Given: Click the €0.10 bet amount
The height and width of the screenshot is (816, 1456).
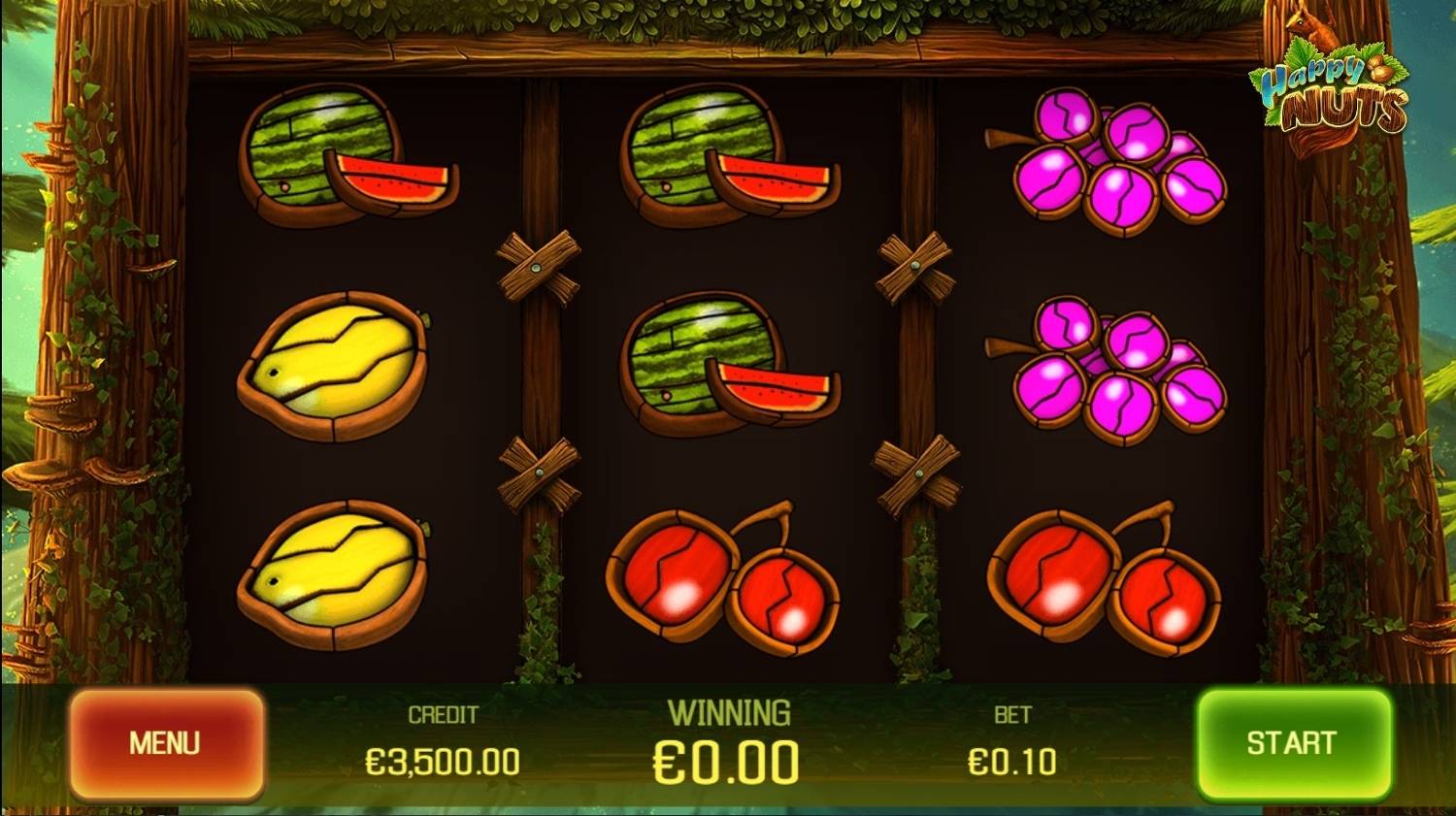Looking at the screenshot, I should click(1011, 762).
